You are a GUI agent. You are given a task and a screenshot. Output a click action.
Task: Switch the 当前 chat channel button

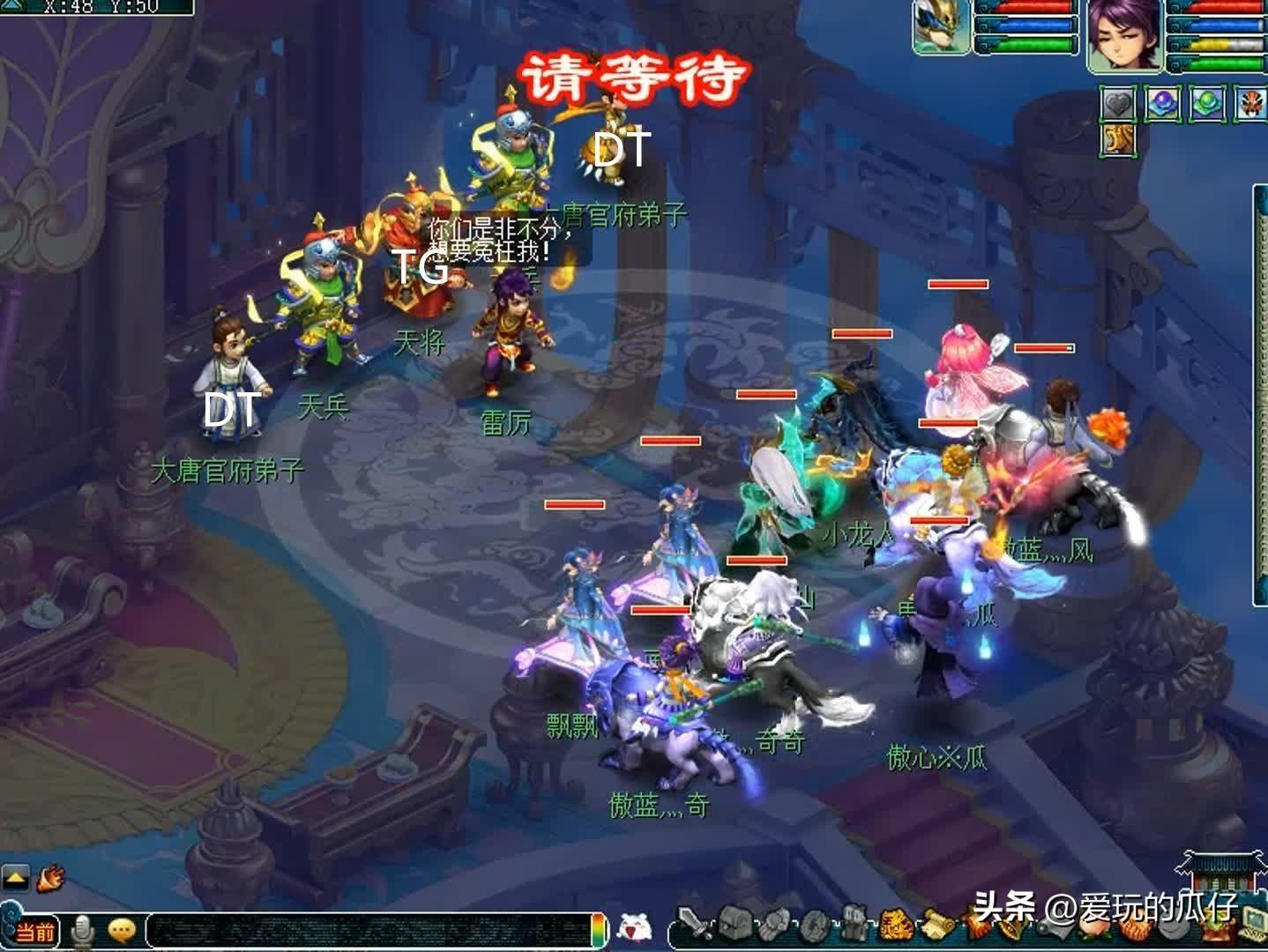tap(34, 931)
